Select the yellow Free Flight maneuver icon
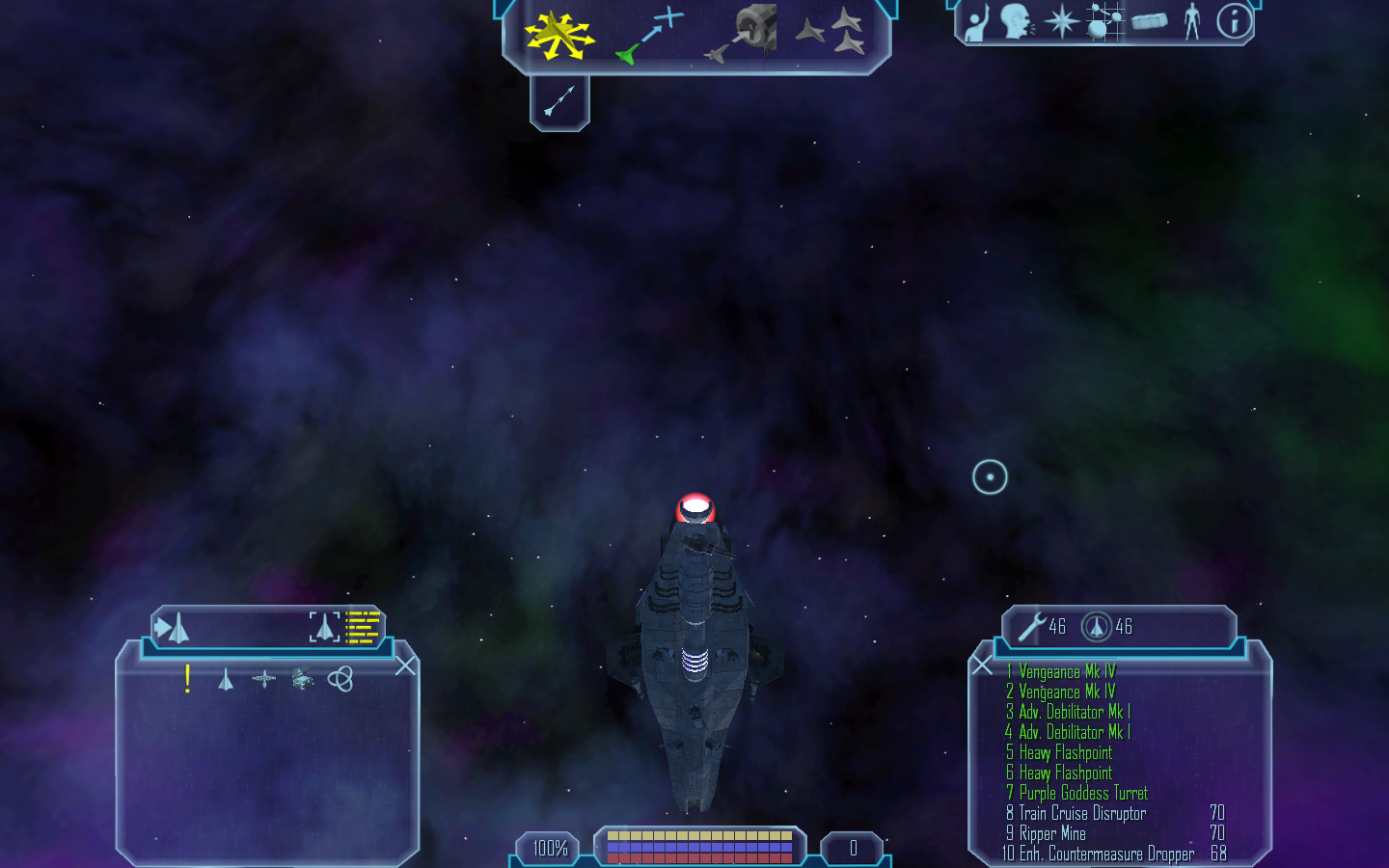The image size is (1389, 868). [x=558, y=36]
